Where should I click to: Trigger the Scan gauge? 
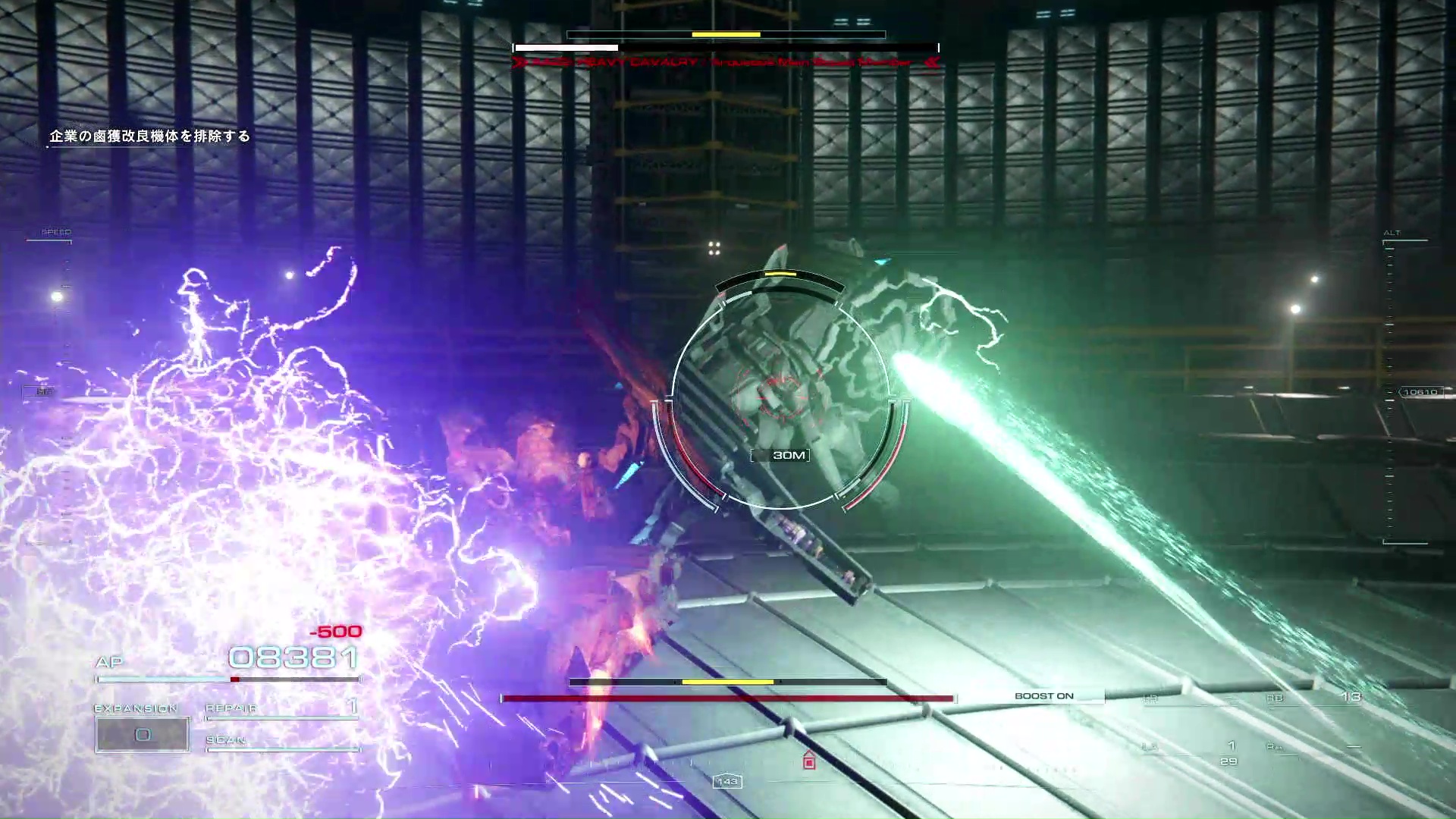click(x=281, y=741)
